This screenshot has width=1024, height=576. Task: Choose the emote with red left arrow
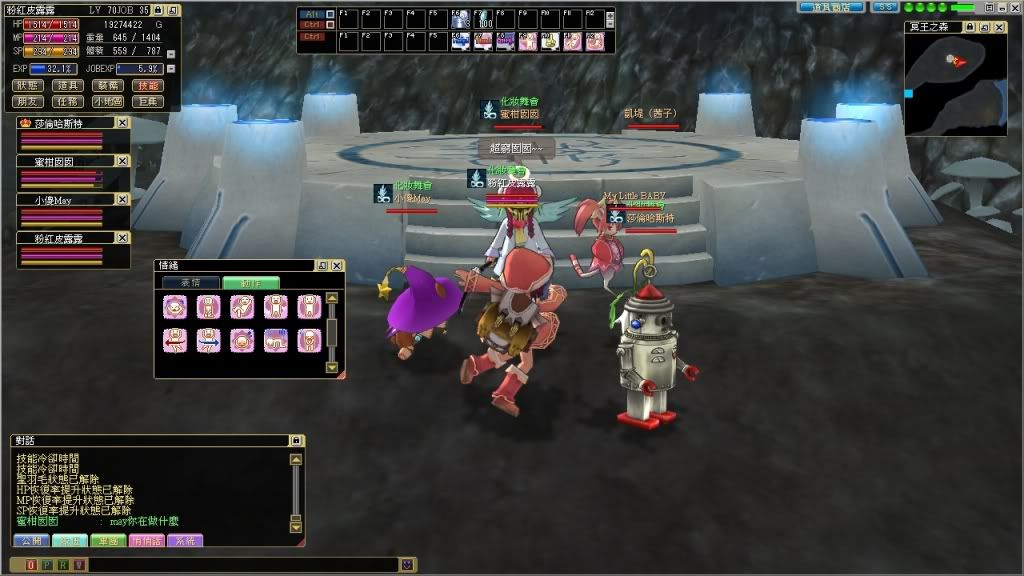point(175,340)
